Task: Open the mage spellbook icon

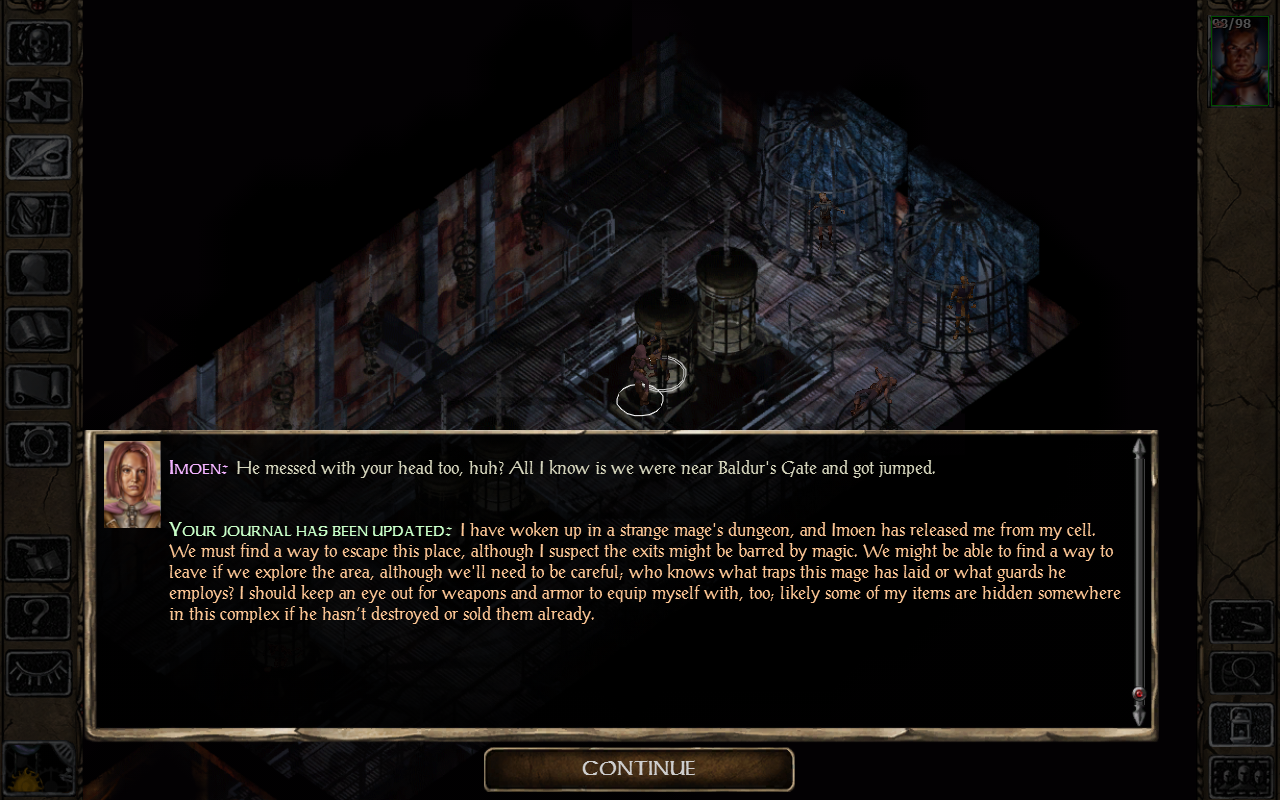Action: (x=39, y=330)
